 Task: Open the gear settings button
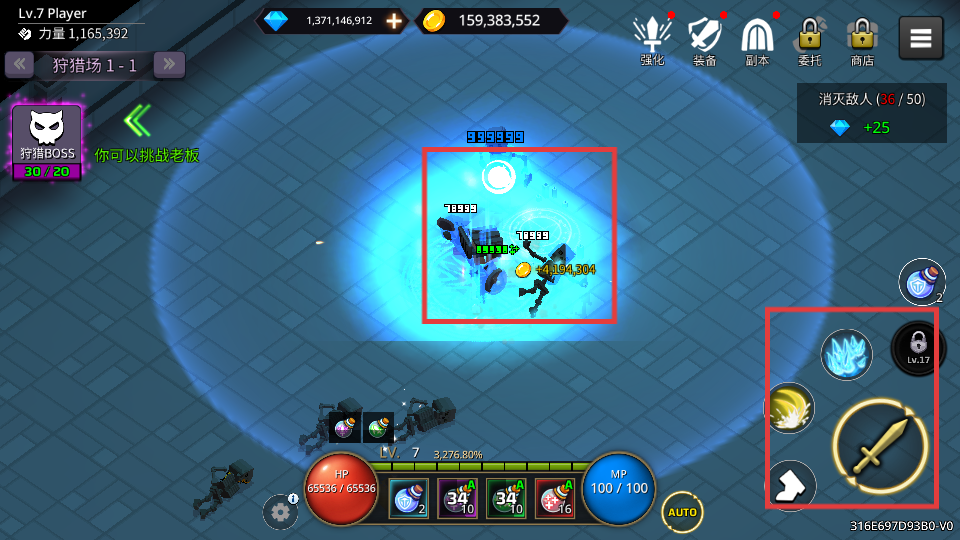coord(280,512)
